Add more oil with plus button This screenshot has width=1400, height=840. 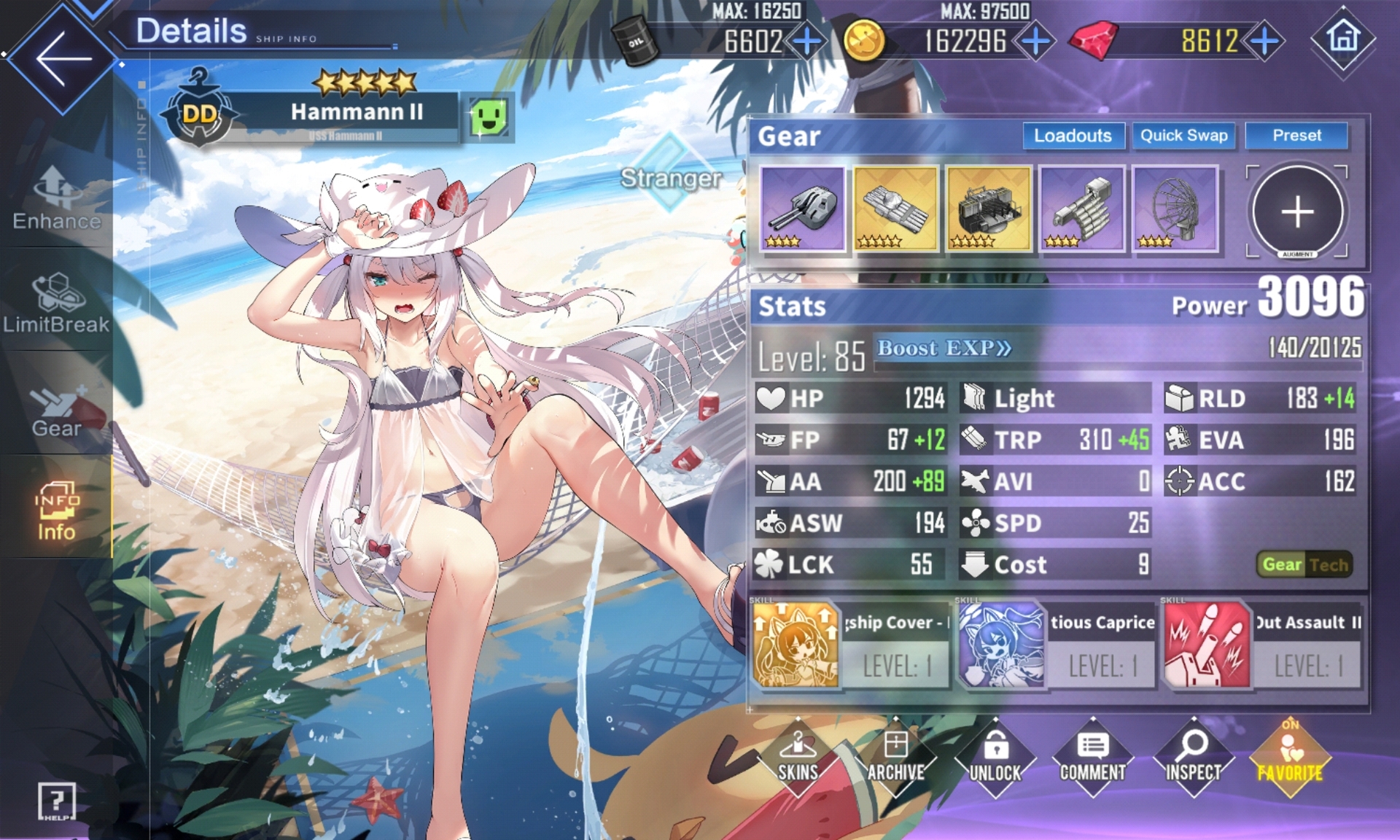click(807, 41)
